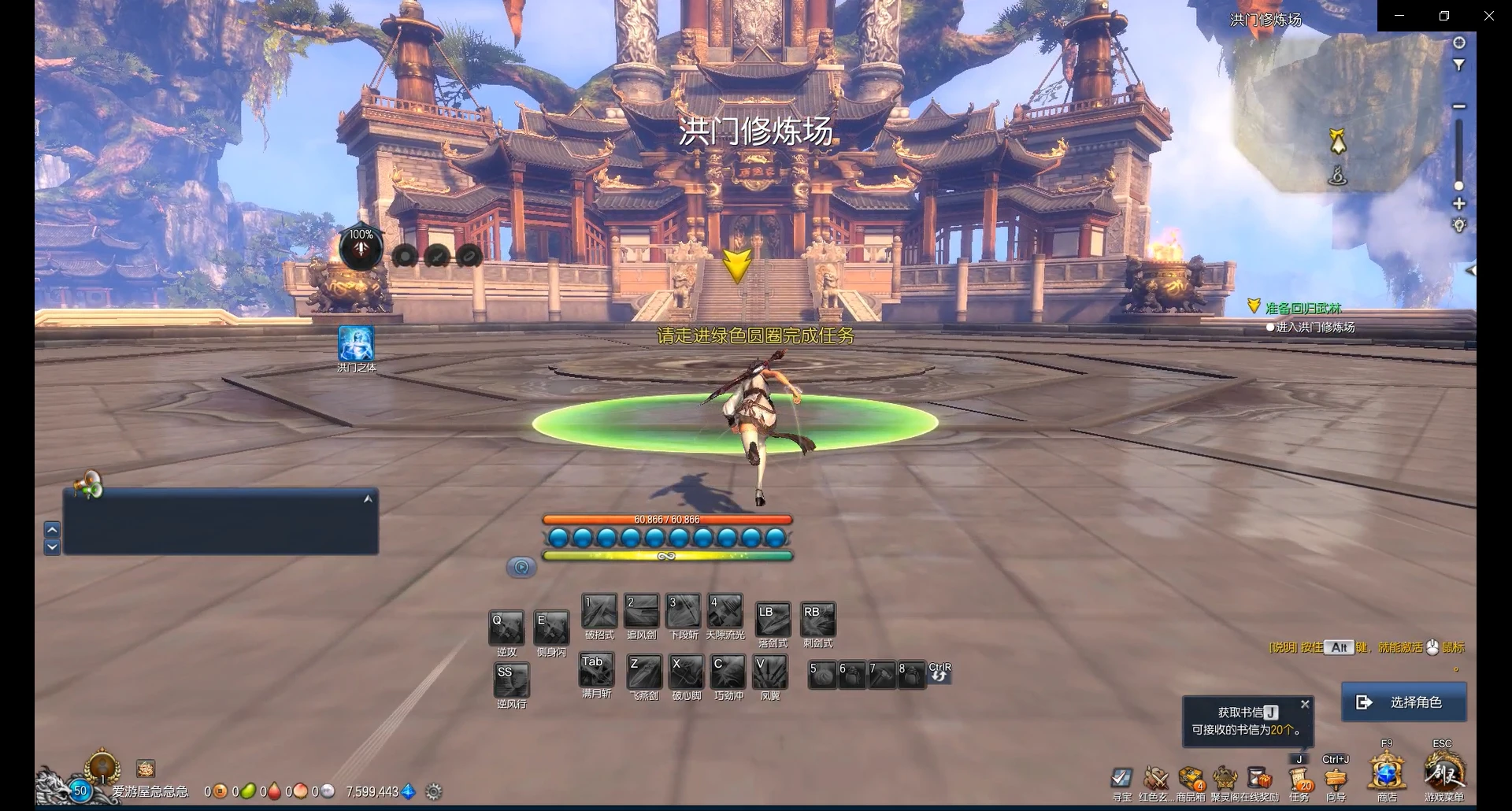This screenshot has height=811, width=1512.
Task: Select the 凤翼 skill icon
Action: click(770, 672)
